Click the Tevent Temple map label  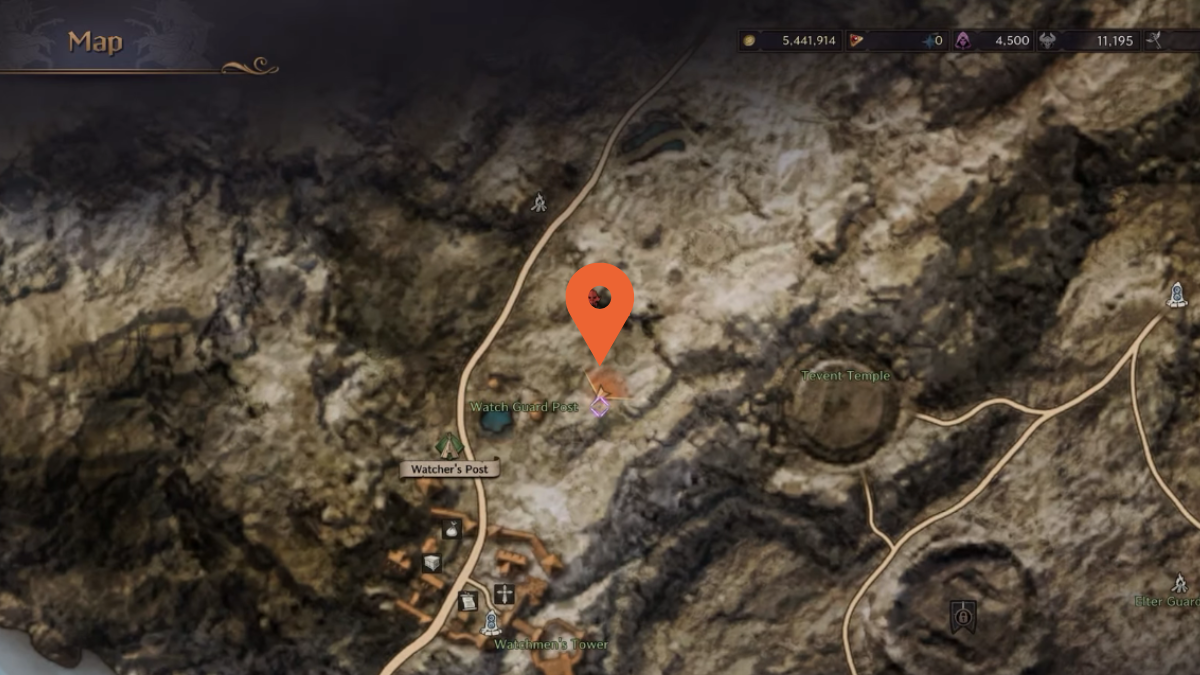point(845,376)
